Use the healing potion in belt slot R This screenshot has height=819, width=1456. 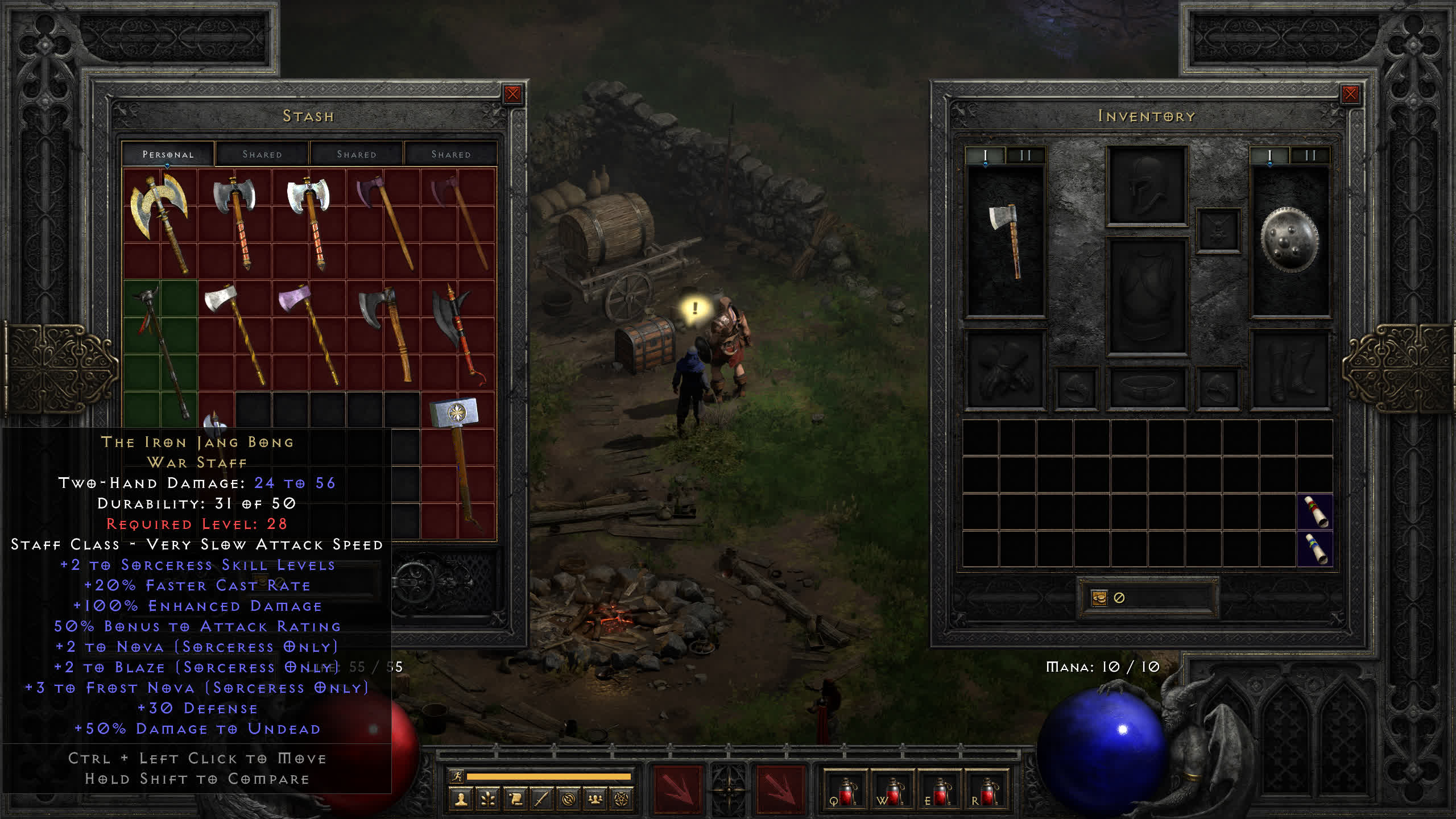pos(987,792)
